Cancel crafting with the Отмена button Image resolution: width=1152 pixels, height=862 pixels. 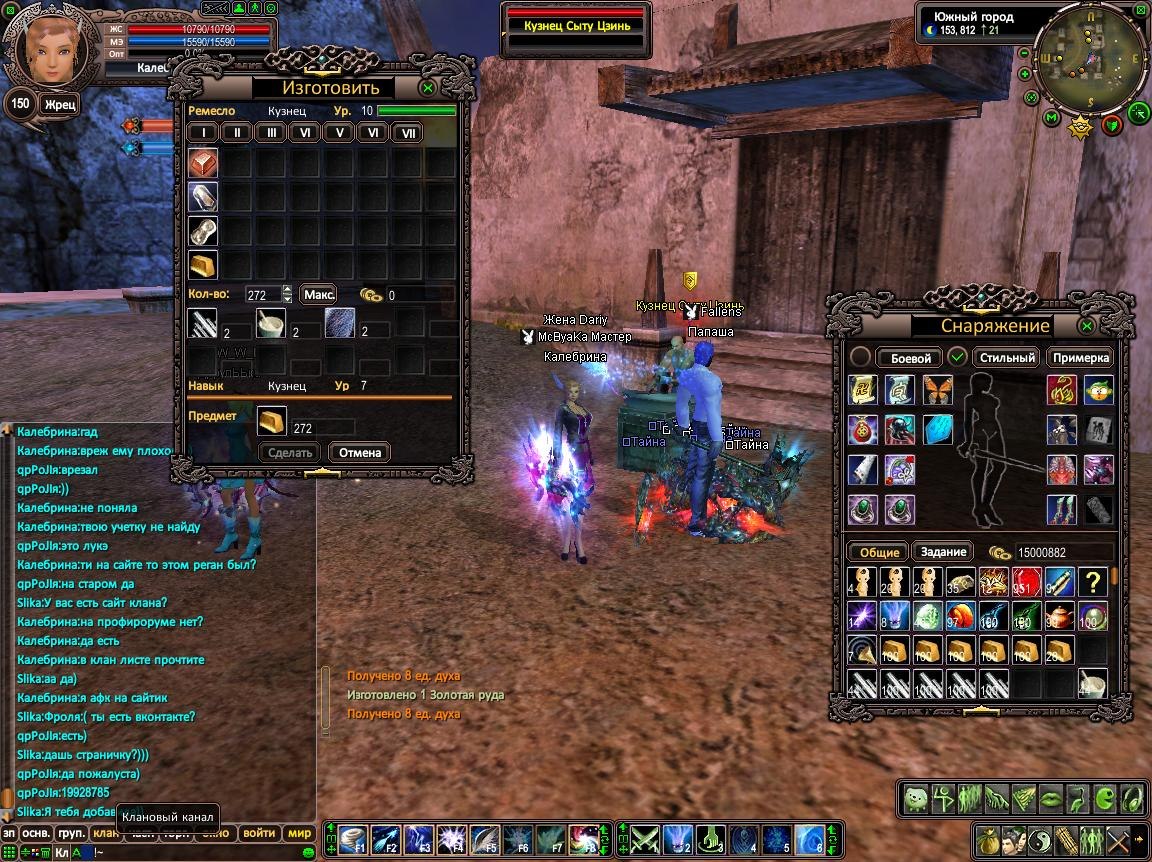pyautogui.click(x=359, y=452)
